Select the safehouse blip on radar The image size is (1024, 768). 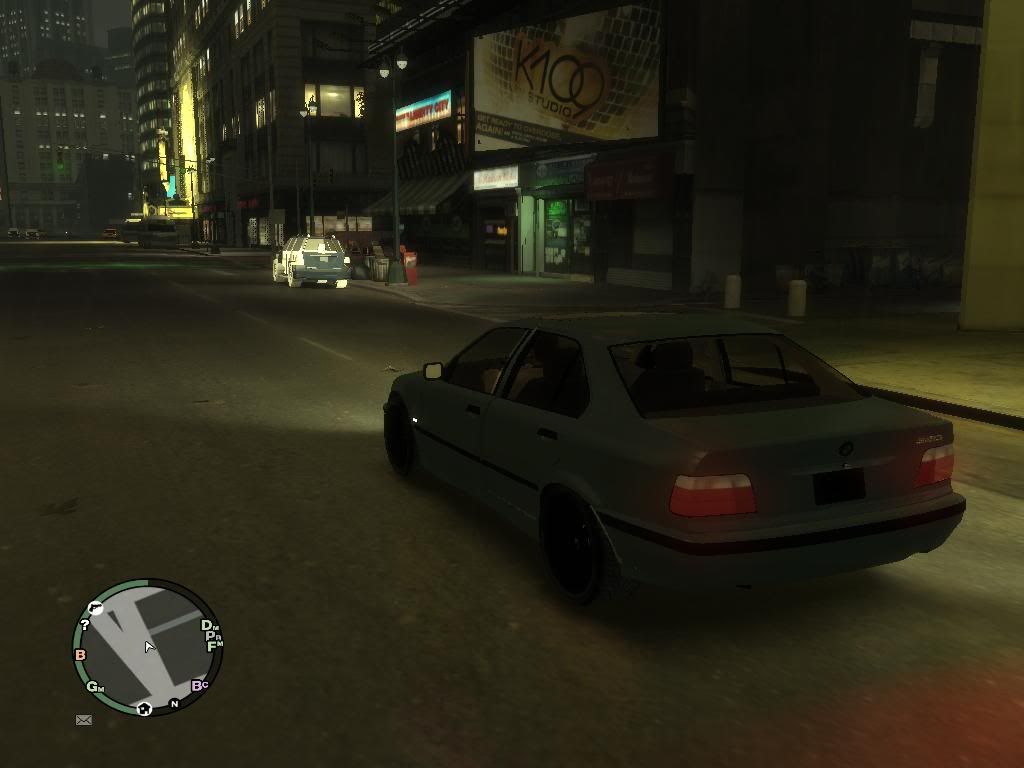pos(145,708)
